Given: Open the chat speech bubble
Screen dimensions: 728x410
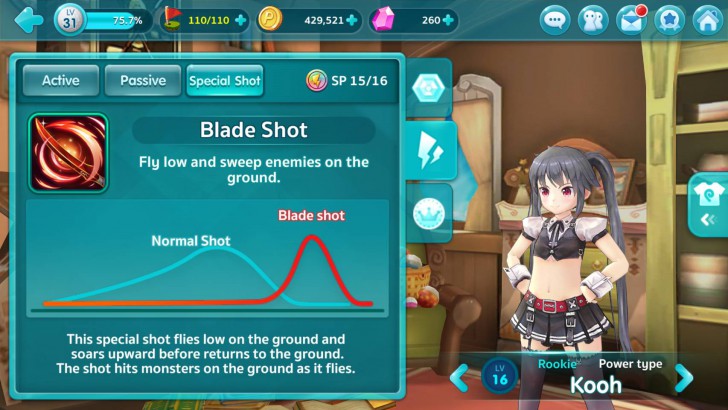Looking at the screenshot, I should [x=556, y=19].
